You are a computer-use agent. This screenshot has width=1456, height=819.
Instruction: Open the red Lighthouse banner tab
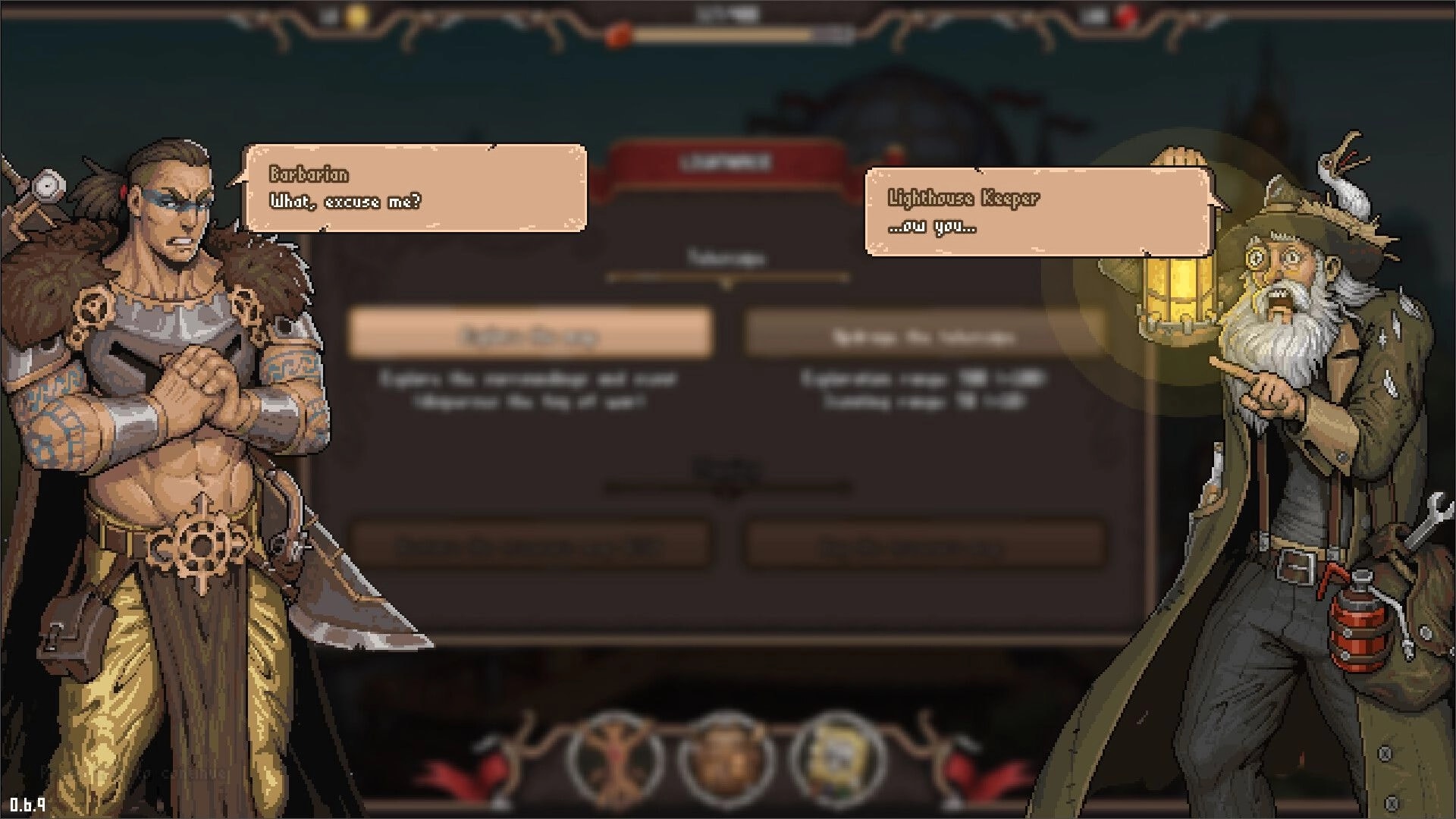pyautogui.click(x=726, y=159)
